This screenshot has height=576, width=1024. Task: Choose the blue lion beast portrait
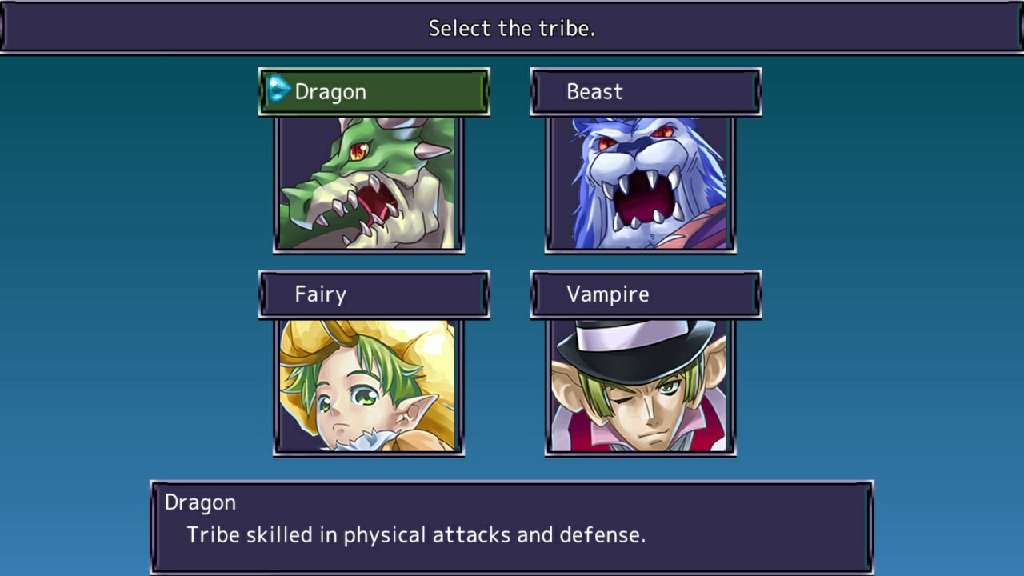pyautogui.click(x=641, y=183)
